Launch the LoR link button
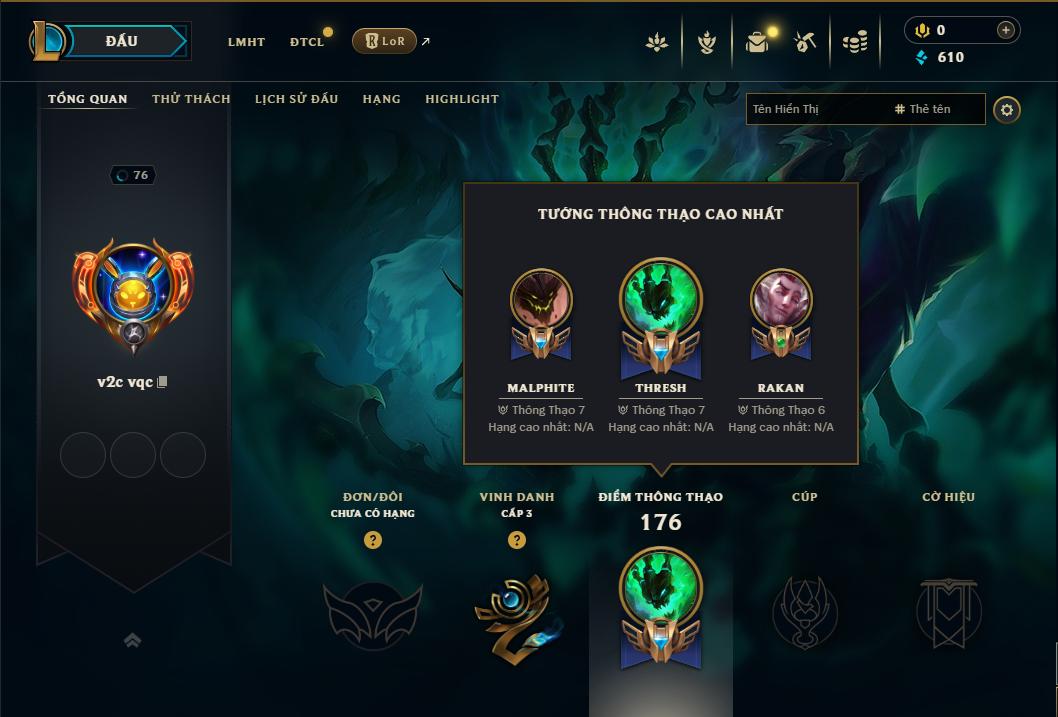 (384, 41)
